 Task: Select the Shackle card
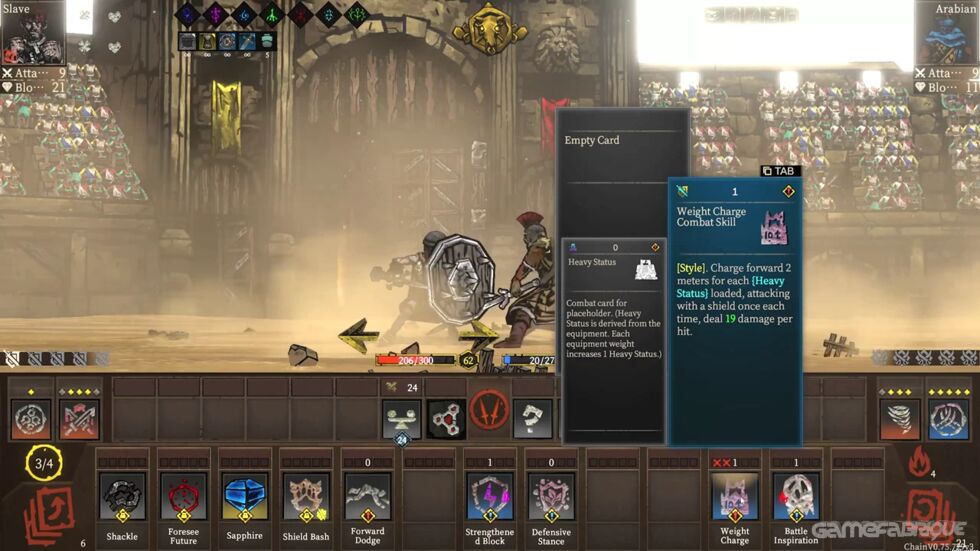[122, 497]
